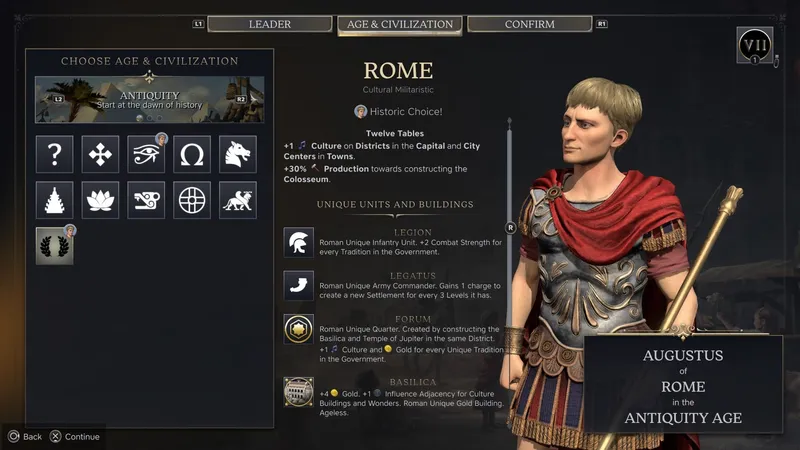Click the Continue button
The width and height of the screenshot is (800, 450).
75,436
